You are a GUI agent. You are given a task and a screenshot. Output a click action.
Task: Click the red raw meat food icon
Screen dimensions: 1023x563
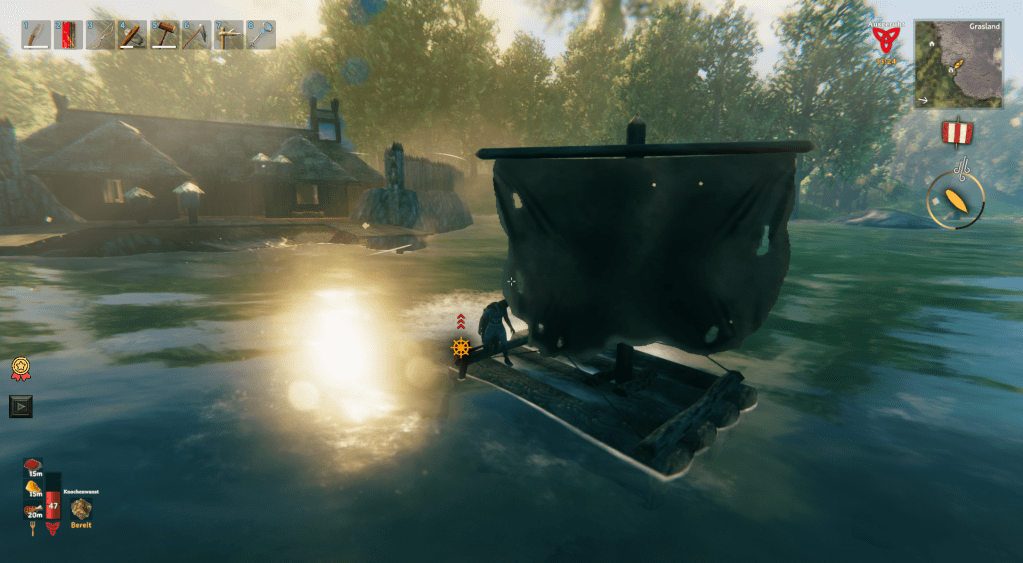click(x=34, y=464)
